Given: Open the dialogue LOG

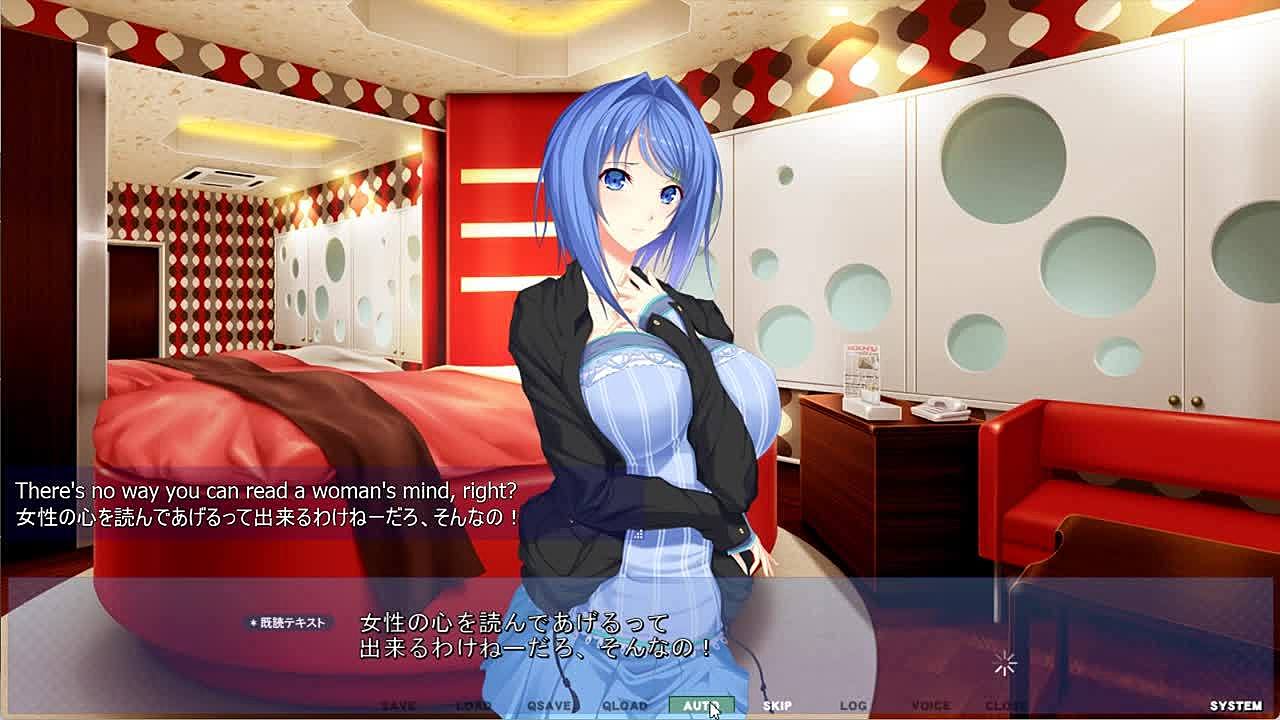Looking at the screenshot, I should (x=853, y=706).
